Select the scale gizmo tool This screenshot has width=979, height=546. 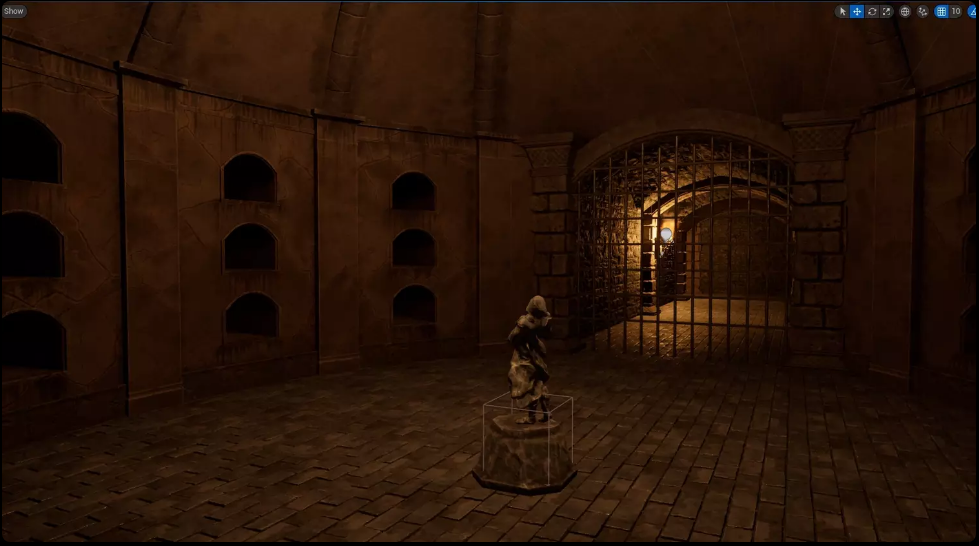(886, 11)
